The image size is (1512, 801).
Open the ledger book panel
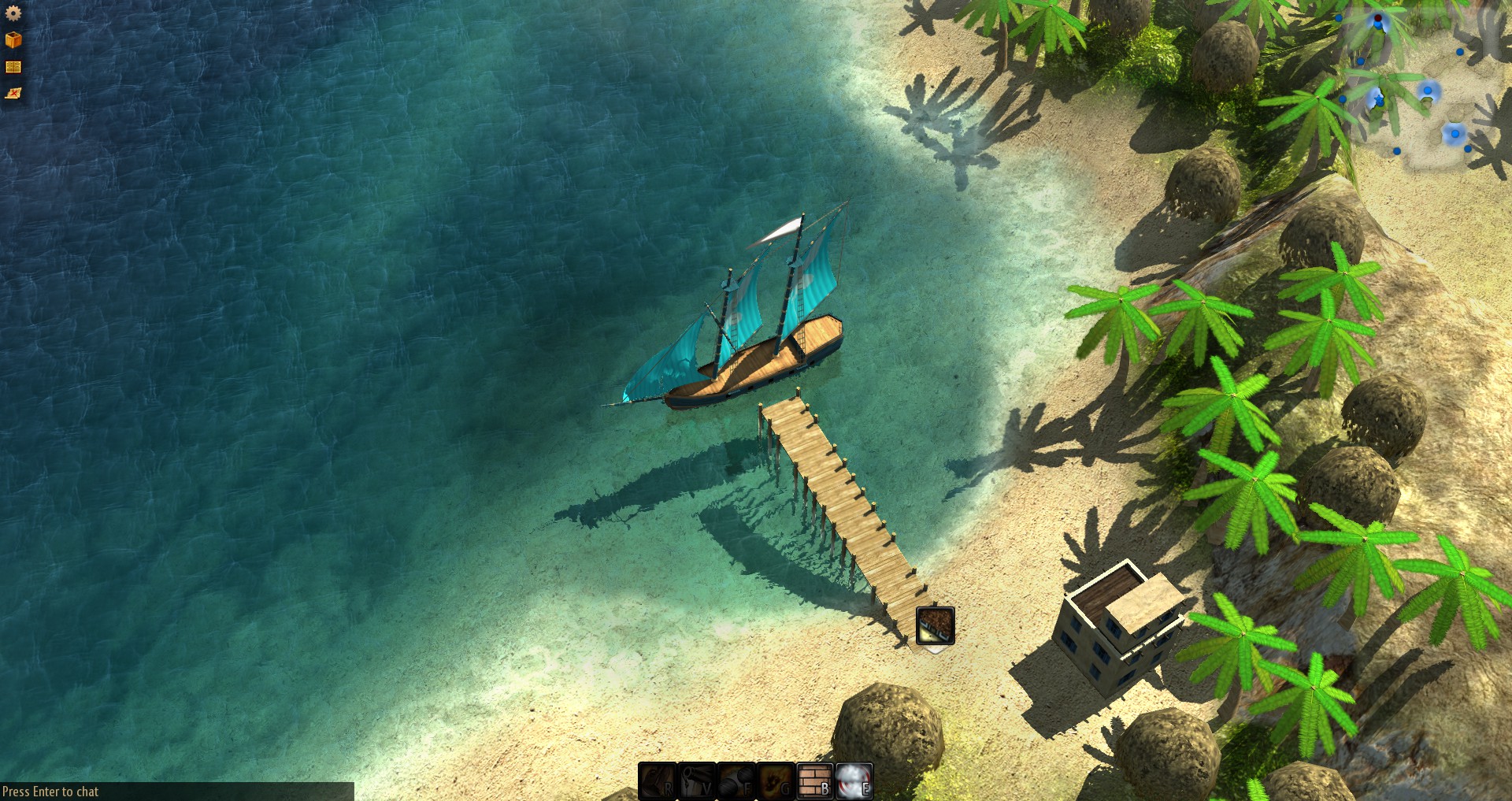tap(13, 66)
